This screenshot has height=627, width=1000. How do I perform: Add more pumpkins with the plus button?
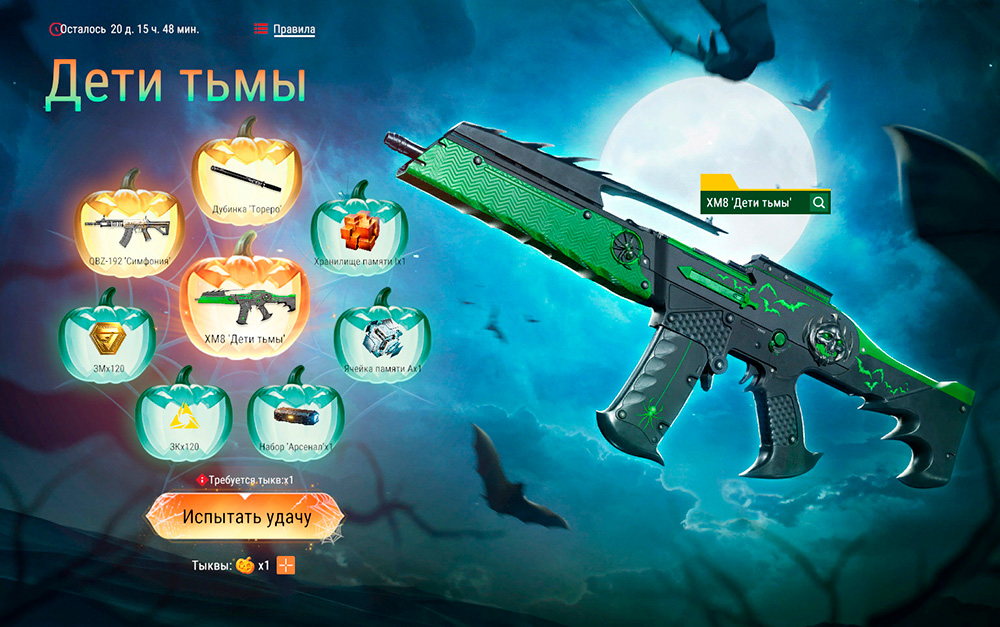pos(287,565)
